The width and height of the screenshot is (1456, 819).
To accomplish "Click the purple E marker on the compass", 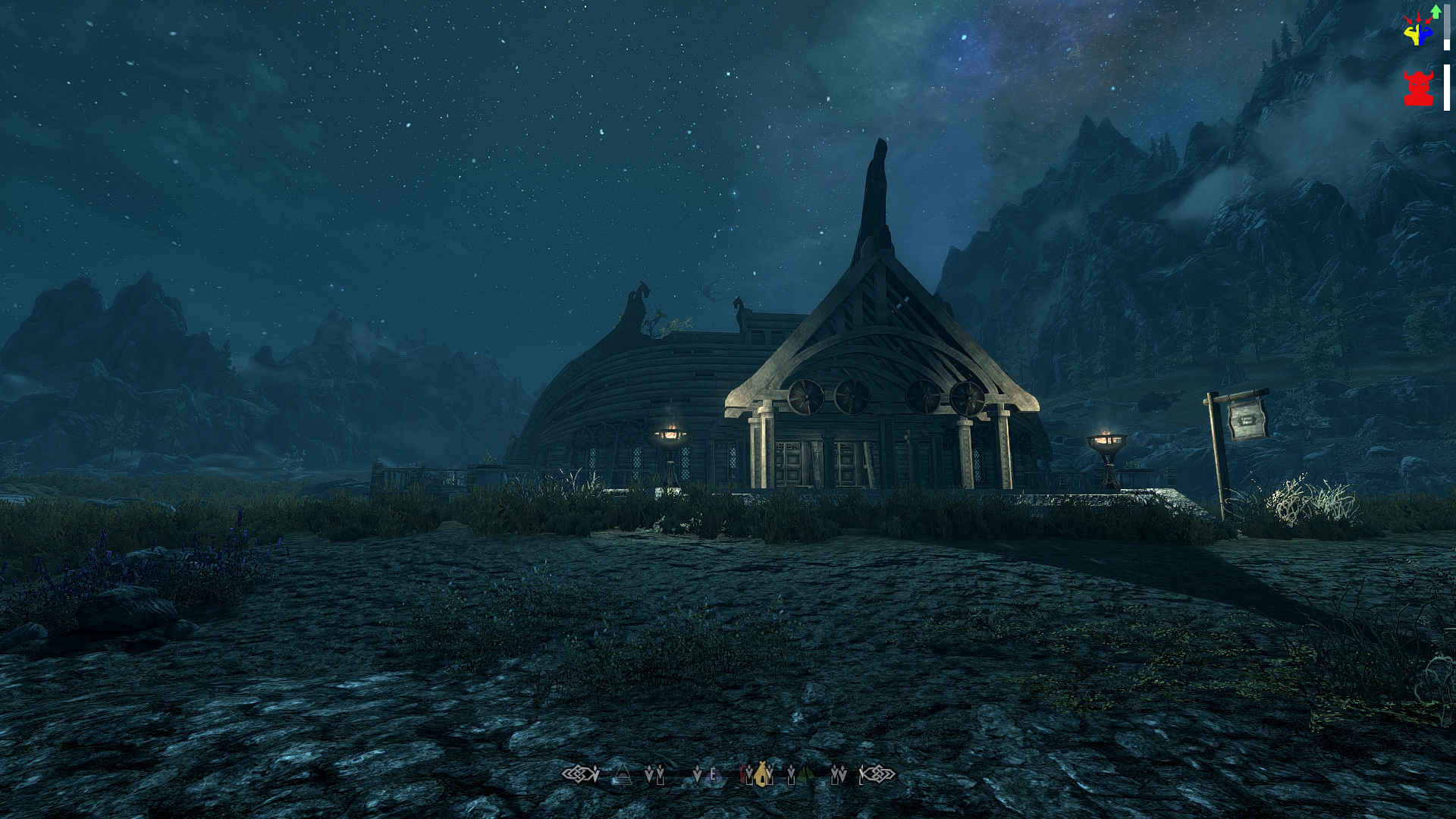I will point(712,775).
